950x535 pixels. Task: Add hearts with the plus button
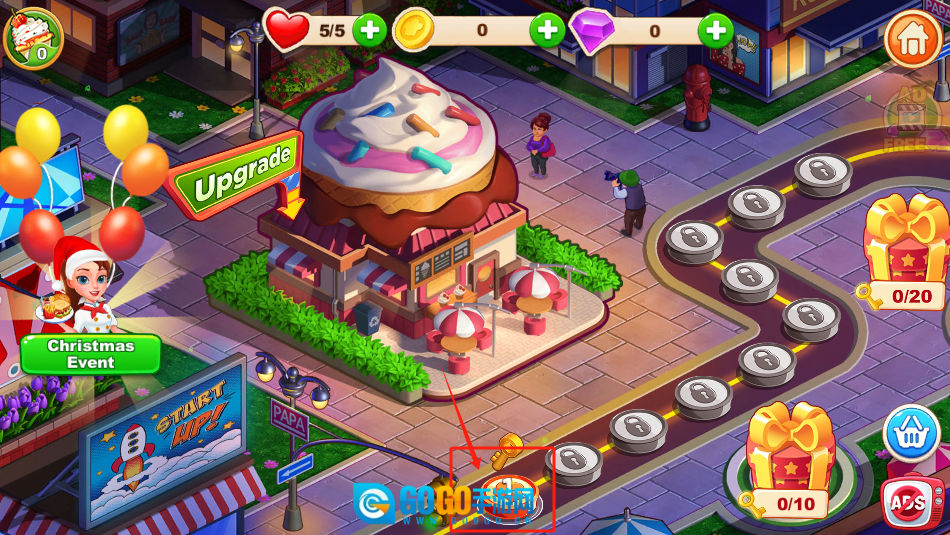pos(369,30)
